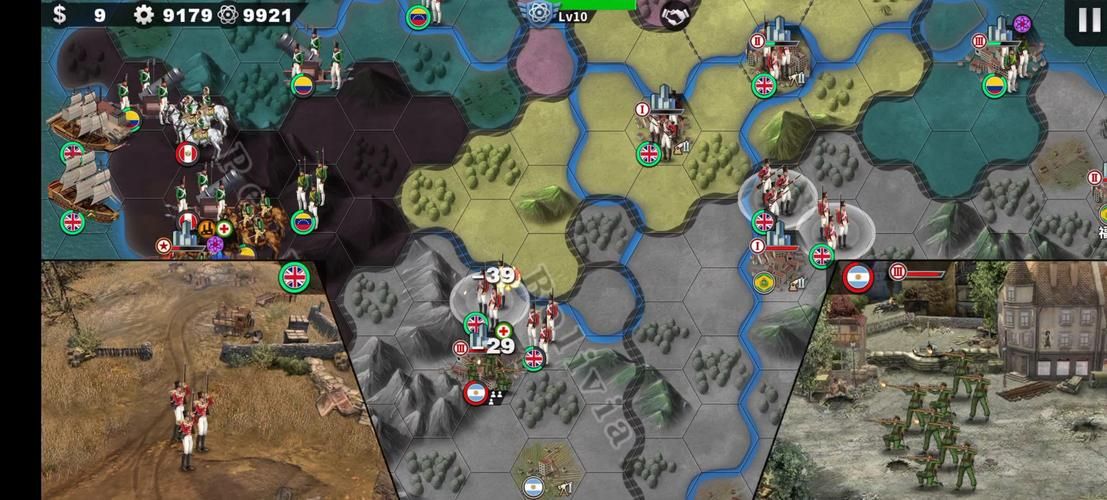Open diplomacy via the handshake icon

click(x=675, y=13)
